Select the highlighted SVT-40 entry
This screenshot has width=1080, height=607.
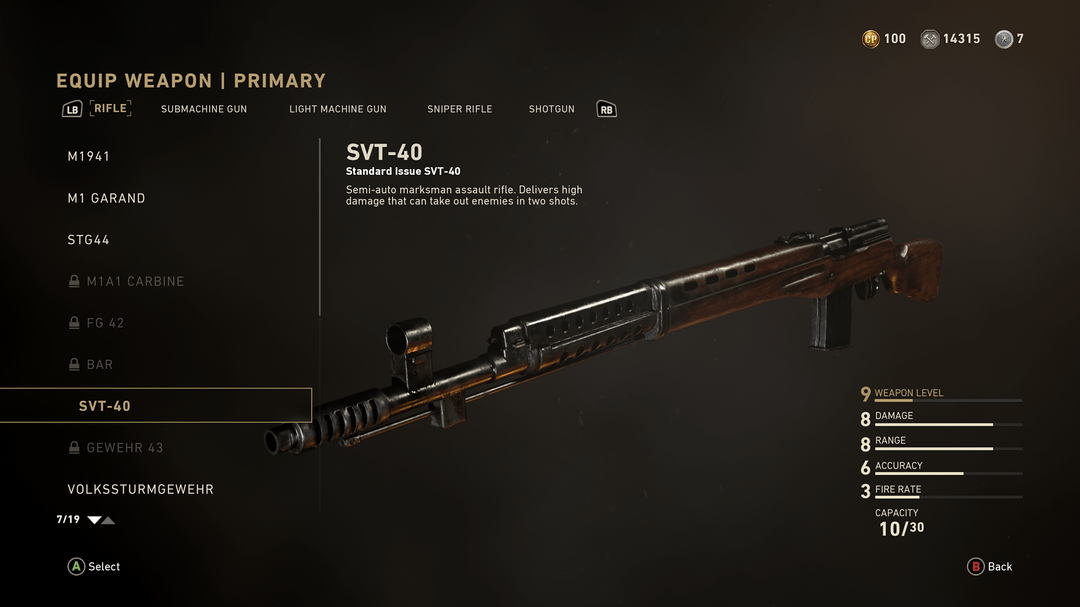click(x=105, y=406)
